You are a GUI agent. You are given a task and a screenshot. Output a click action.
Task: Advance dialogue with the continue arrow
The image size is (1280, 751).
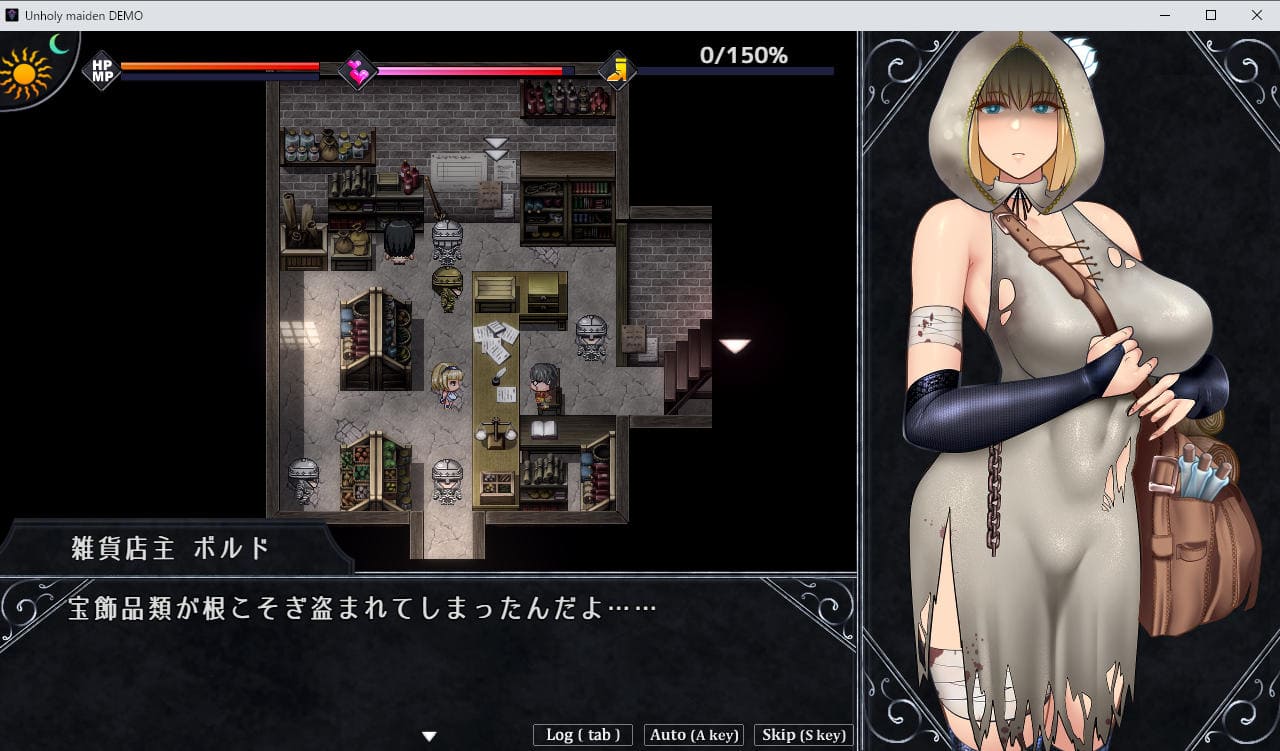(429, 736)
